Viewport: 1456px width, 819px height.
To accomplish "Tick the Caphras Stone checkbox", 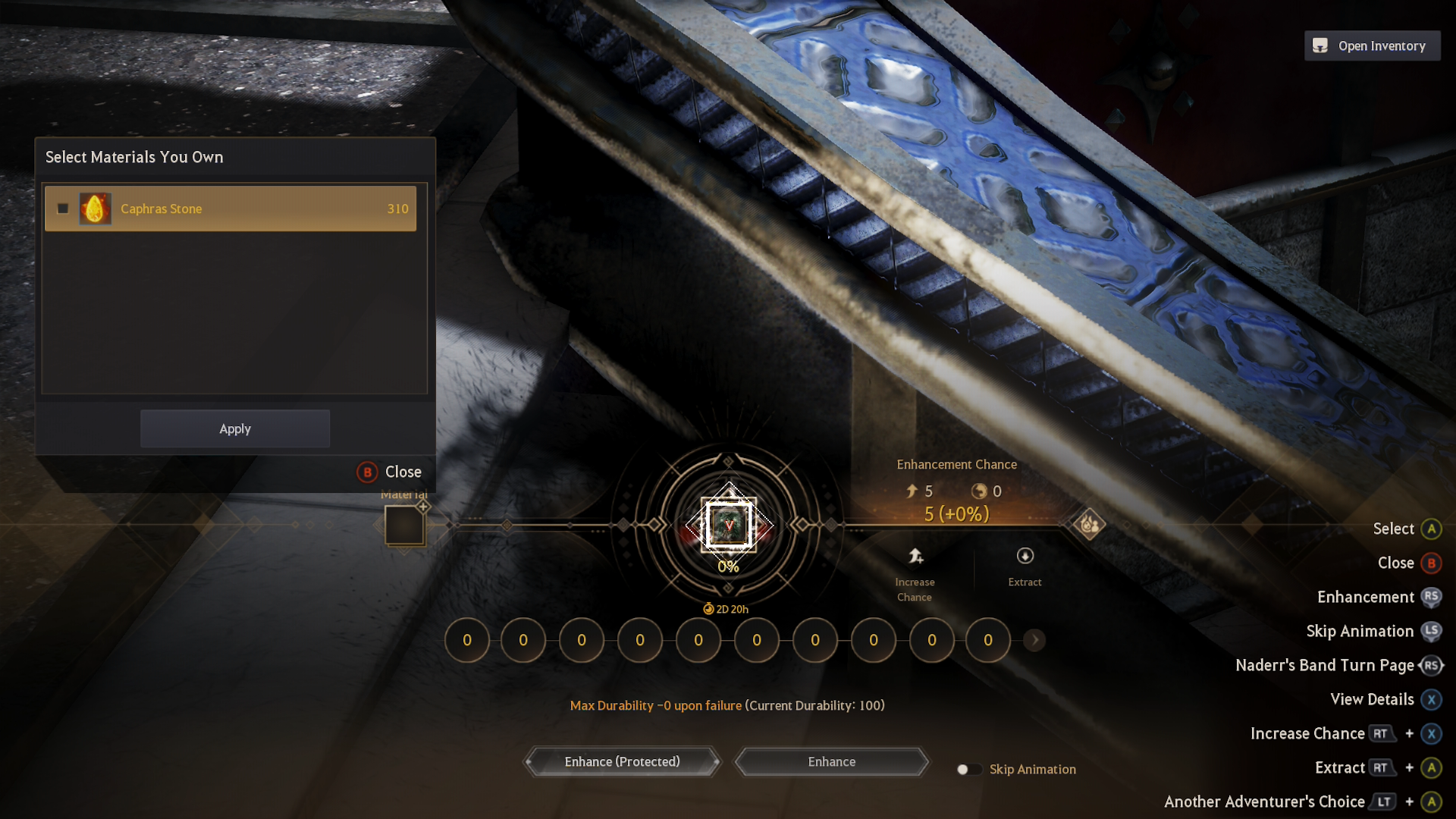I will click(63, 209).
